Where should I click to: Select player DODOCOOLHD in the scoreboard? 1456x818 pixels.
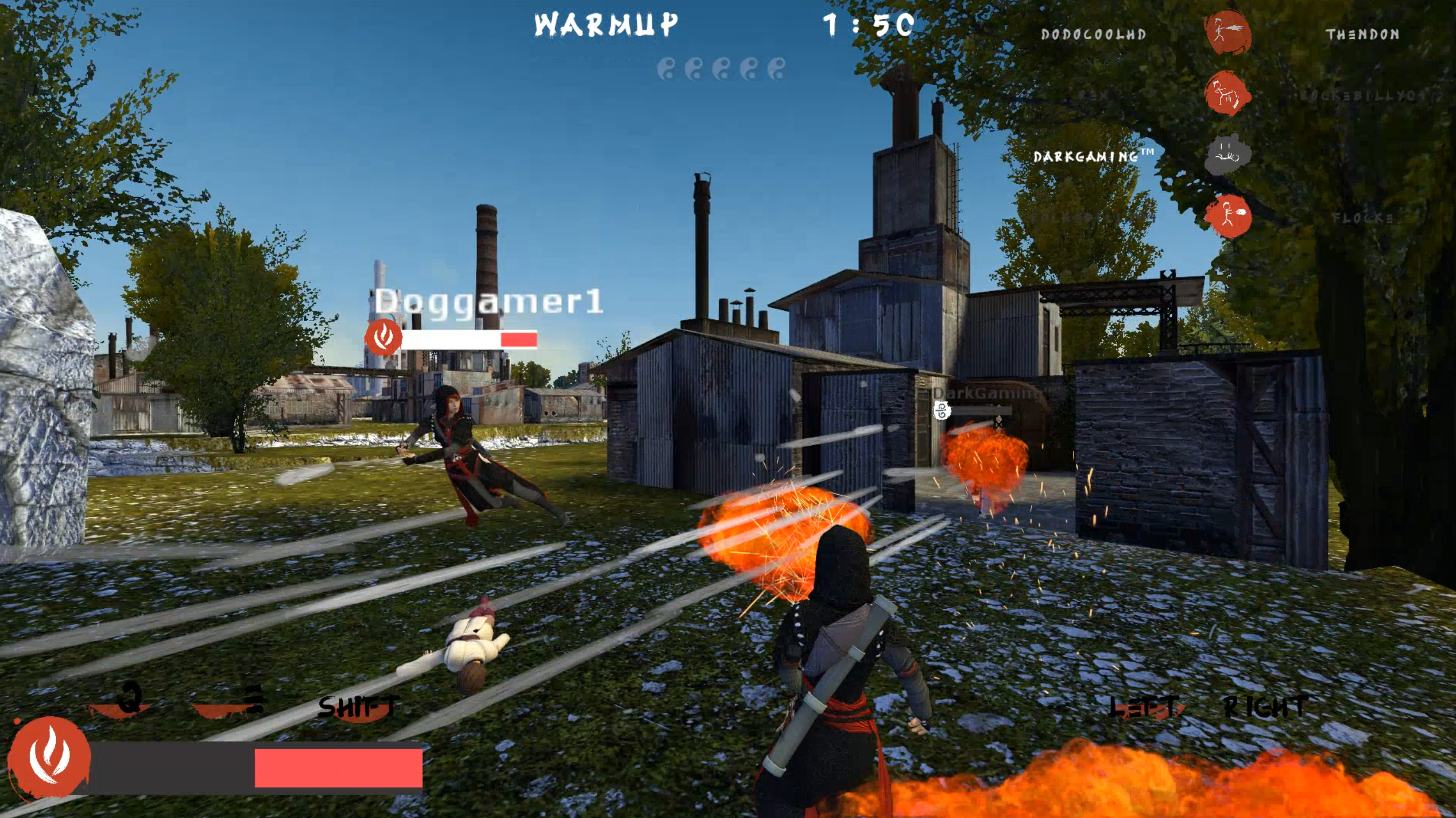pos(1093,34)
